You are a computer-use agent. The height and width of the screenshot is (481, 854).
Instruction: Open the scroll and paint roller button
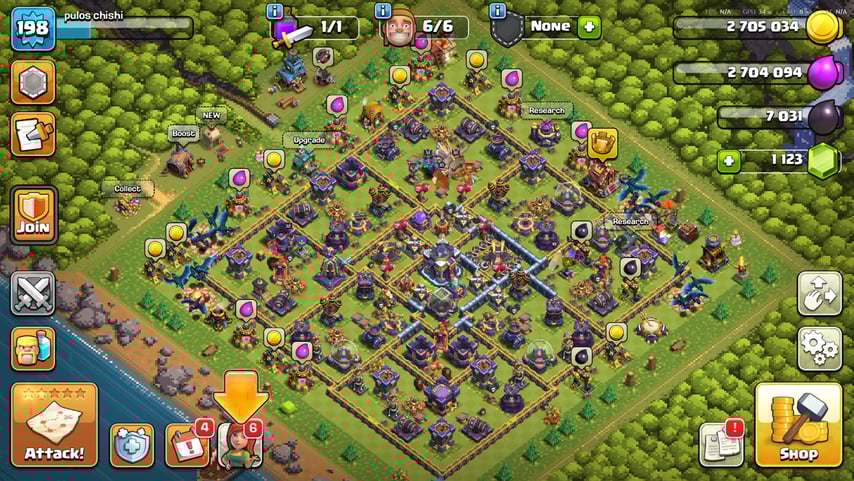pos(32,134)
